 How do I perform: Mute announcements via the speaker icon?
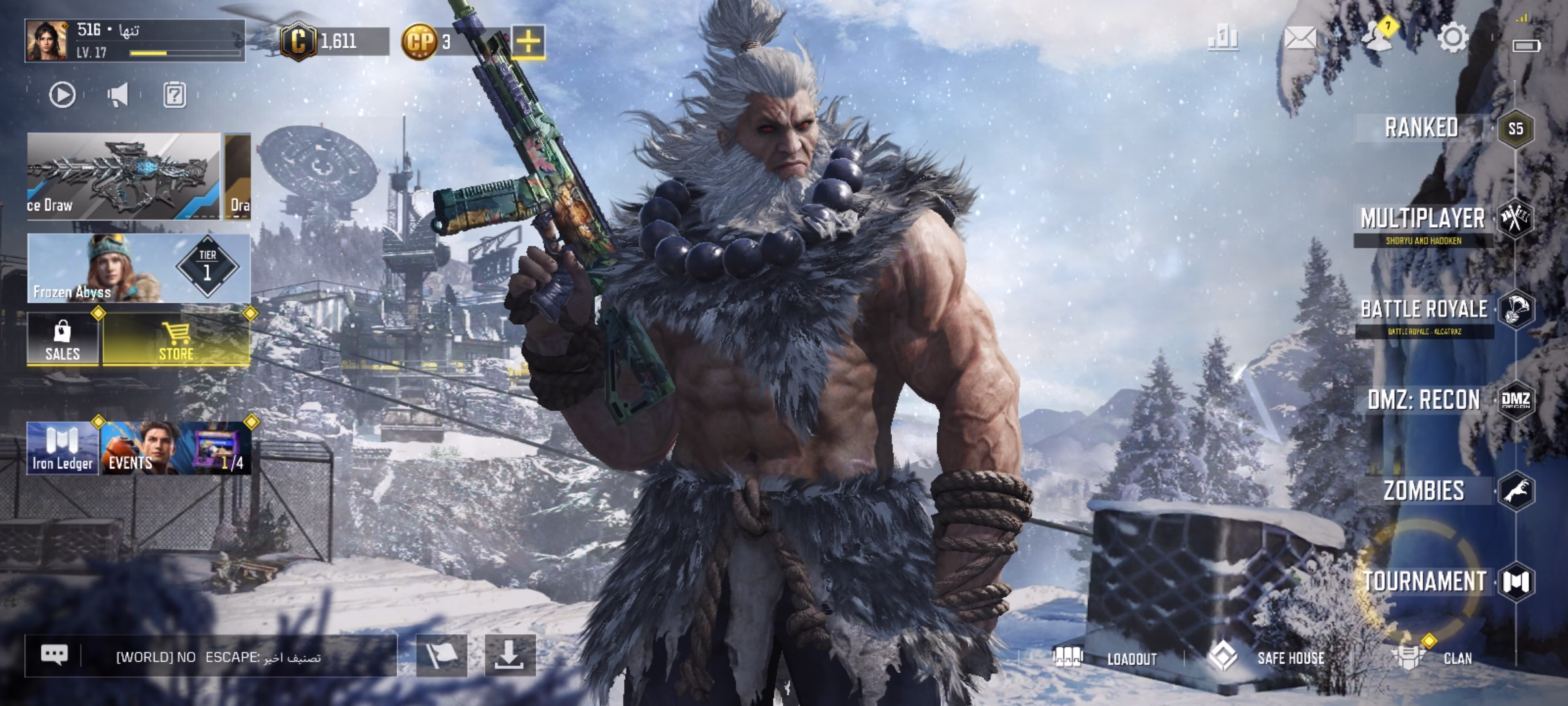pyautogui.click(x=118, y=95)
